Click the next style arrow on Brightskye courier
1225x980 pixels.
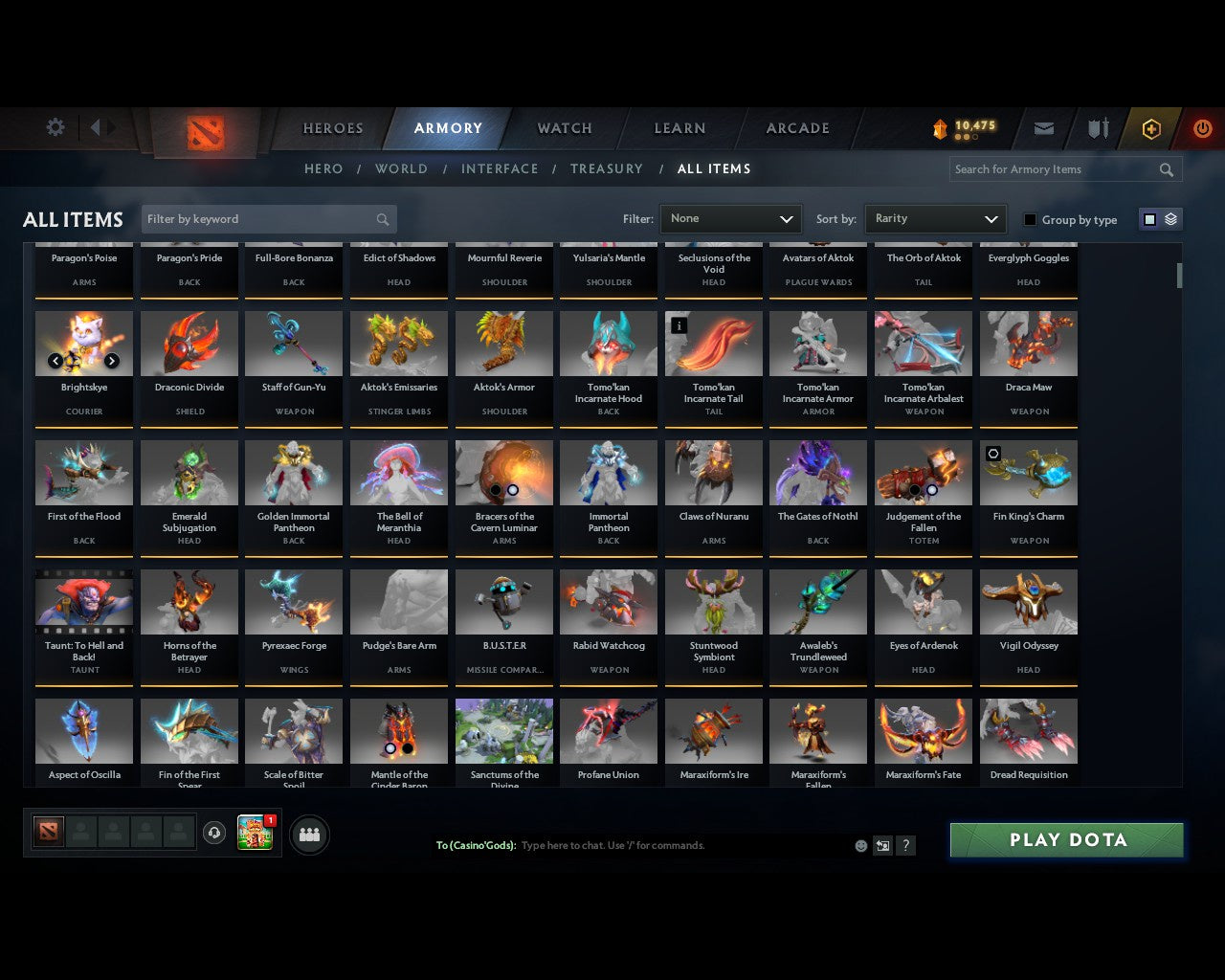(112, 361)
